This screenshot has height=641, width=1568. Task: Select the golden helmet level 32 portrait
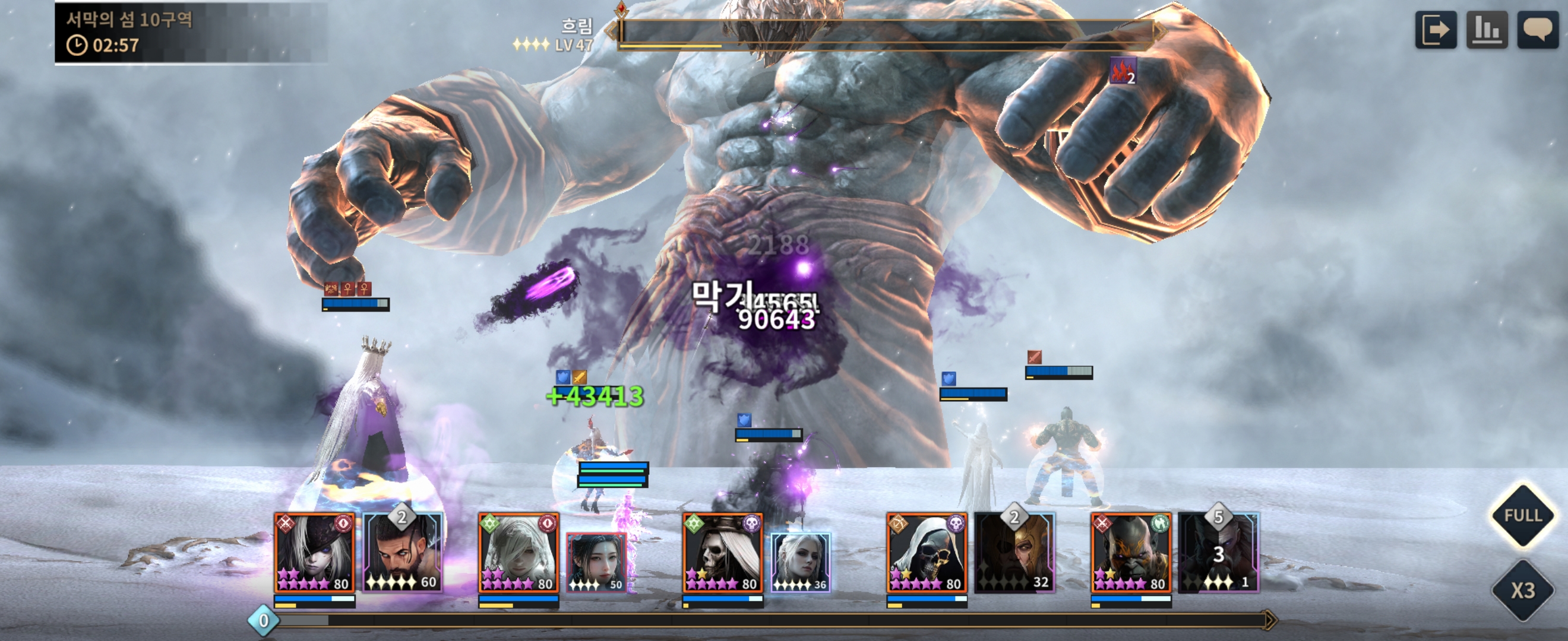[1014, 553]
